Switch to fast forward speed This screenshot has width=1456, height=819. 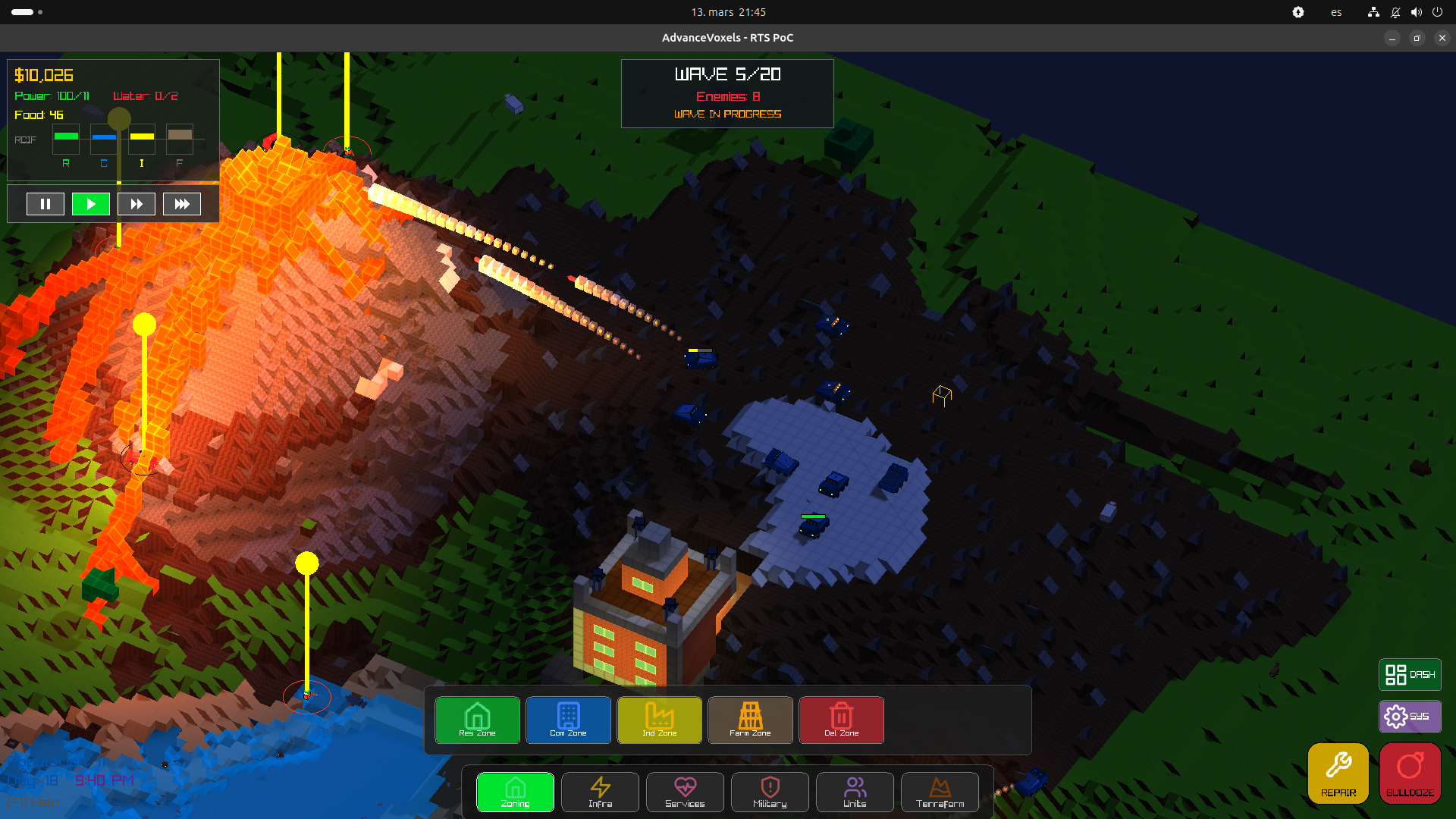(x=136, y=204)
